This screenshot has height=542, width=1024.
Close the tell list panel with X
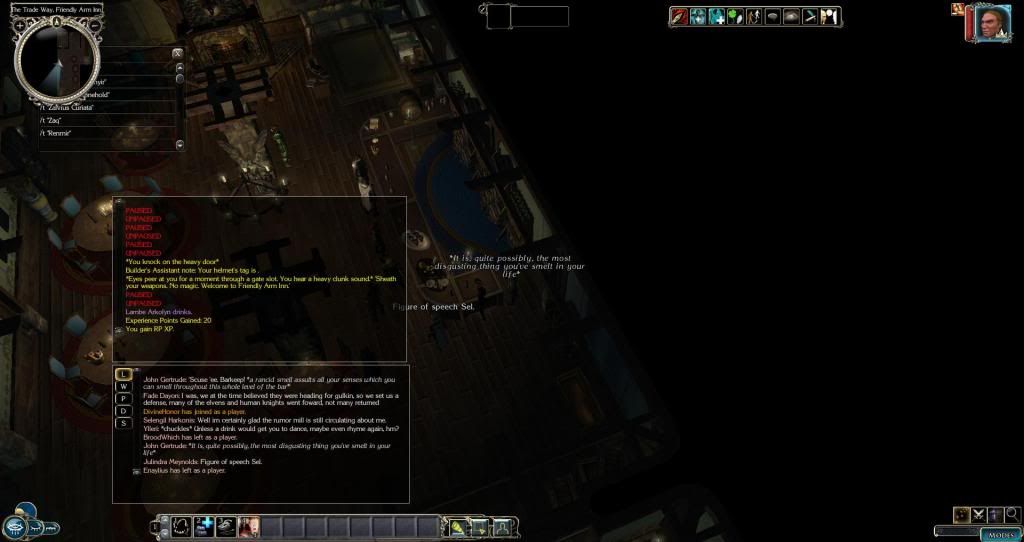click(177, 52)
